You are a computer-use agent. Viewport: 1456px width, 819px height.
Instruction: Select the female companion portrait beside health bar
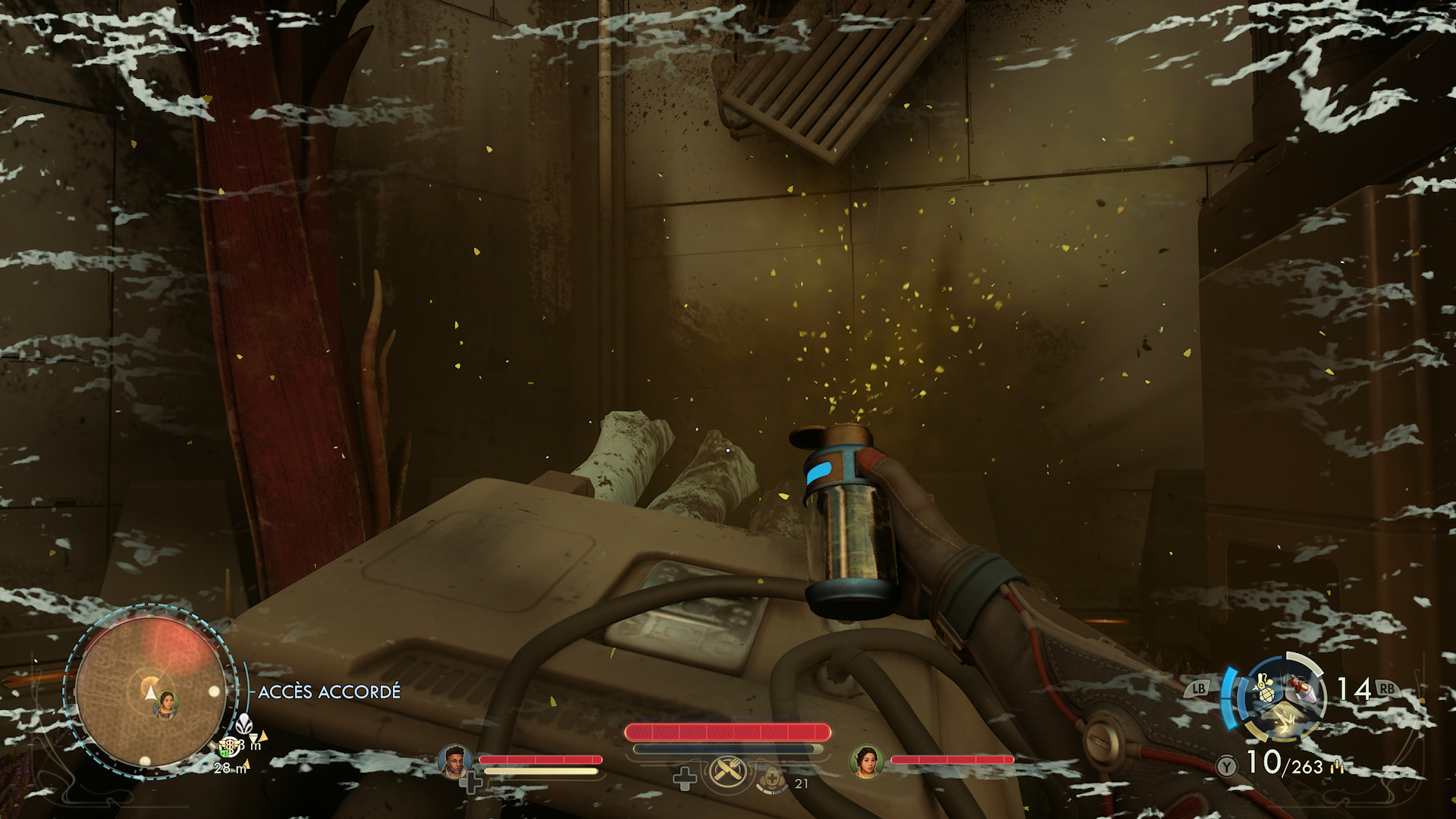(866, 761)
